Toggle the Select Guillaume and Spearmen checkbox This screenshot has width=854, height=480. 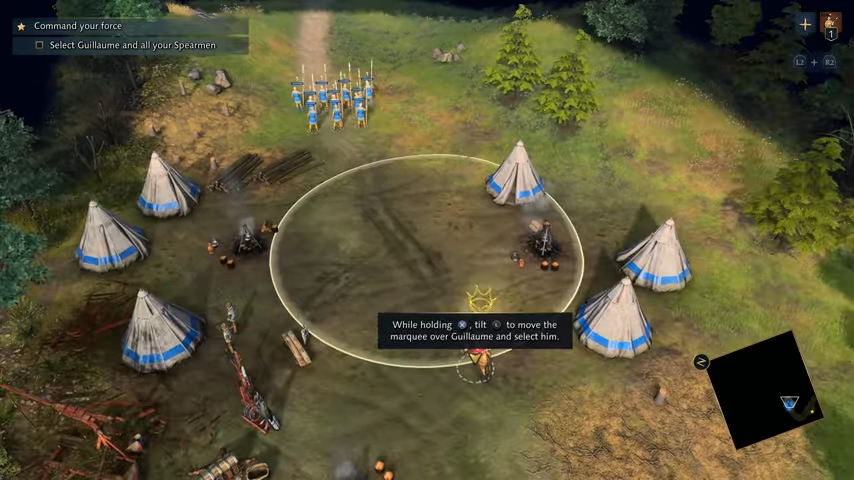(40, 45)
